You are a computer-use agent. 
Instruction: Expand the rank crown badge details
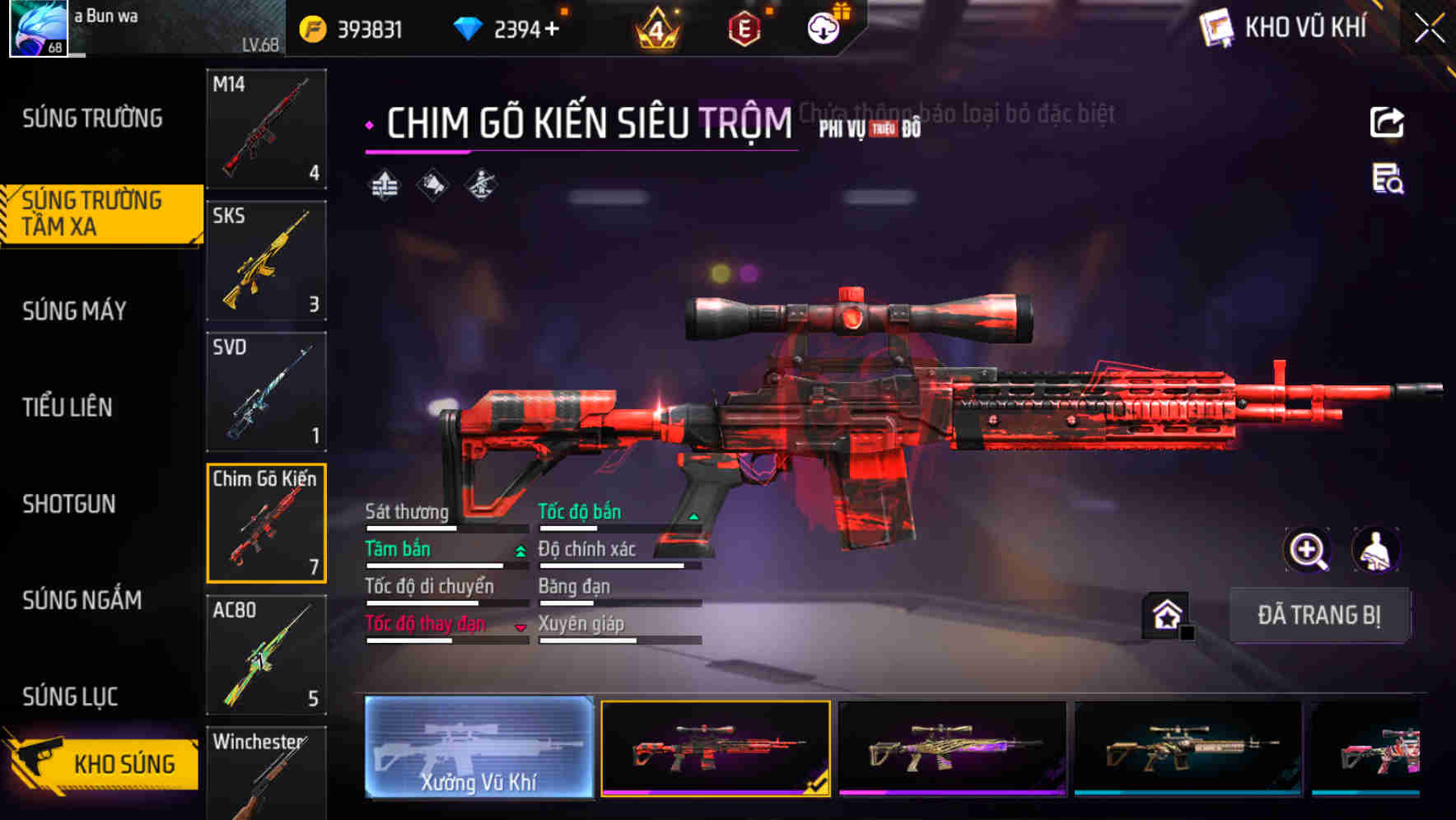(x=656, y=27)
